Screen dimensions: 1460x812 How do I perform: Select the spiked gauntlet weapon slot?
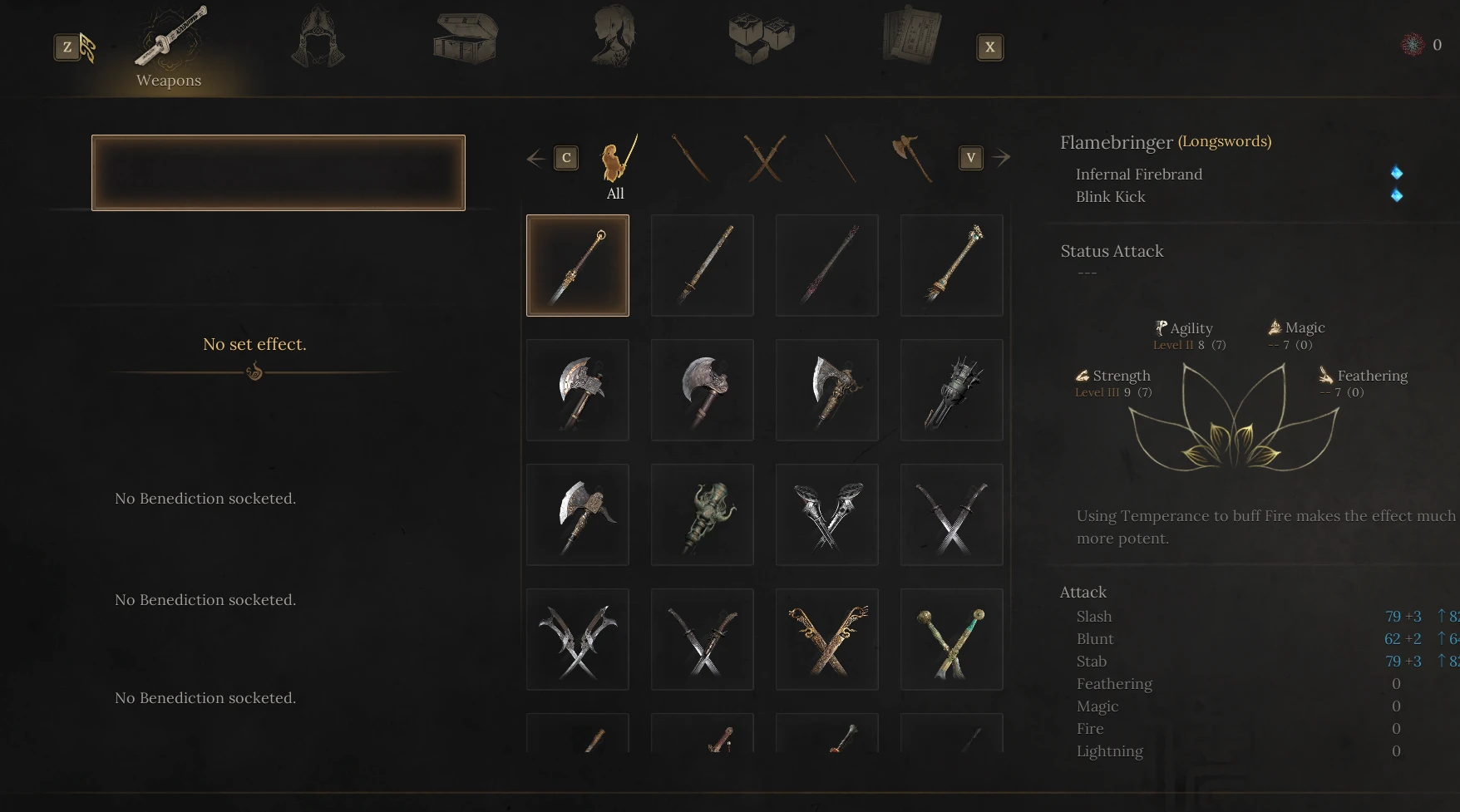coord(952,390)
